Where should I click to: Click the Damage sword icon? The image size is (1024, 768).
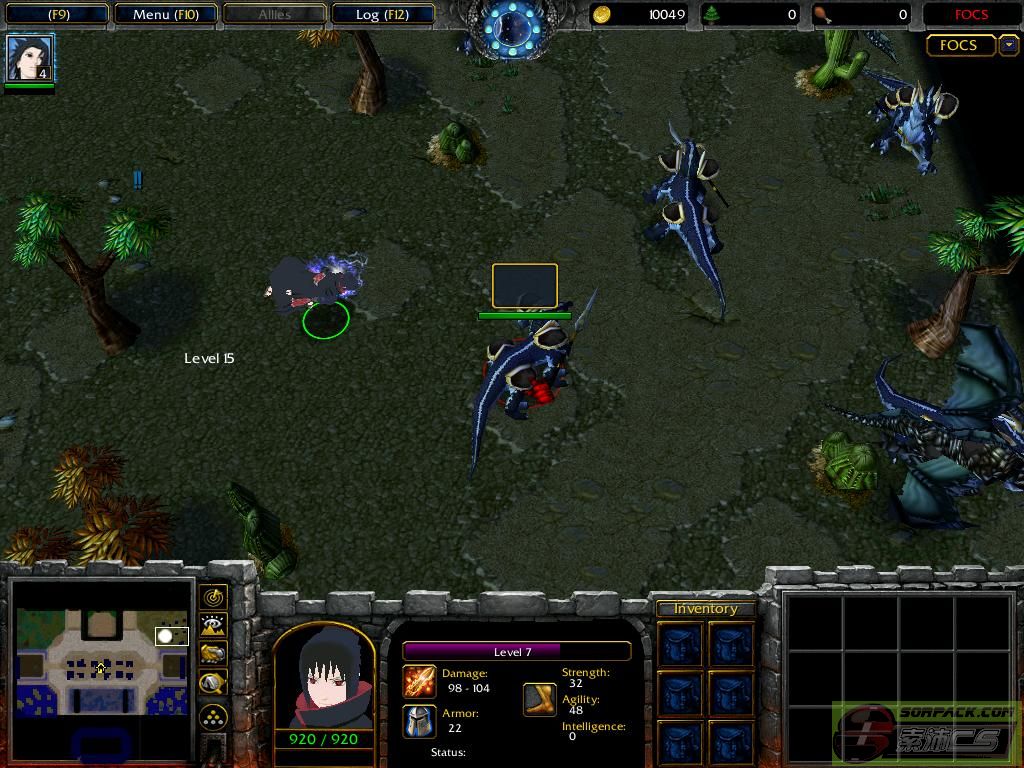419,682
